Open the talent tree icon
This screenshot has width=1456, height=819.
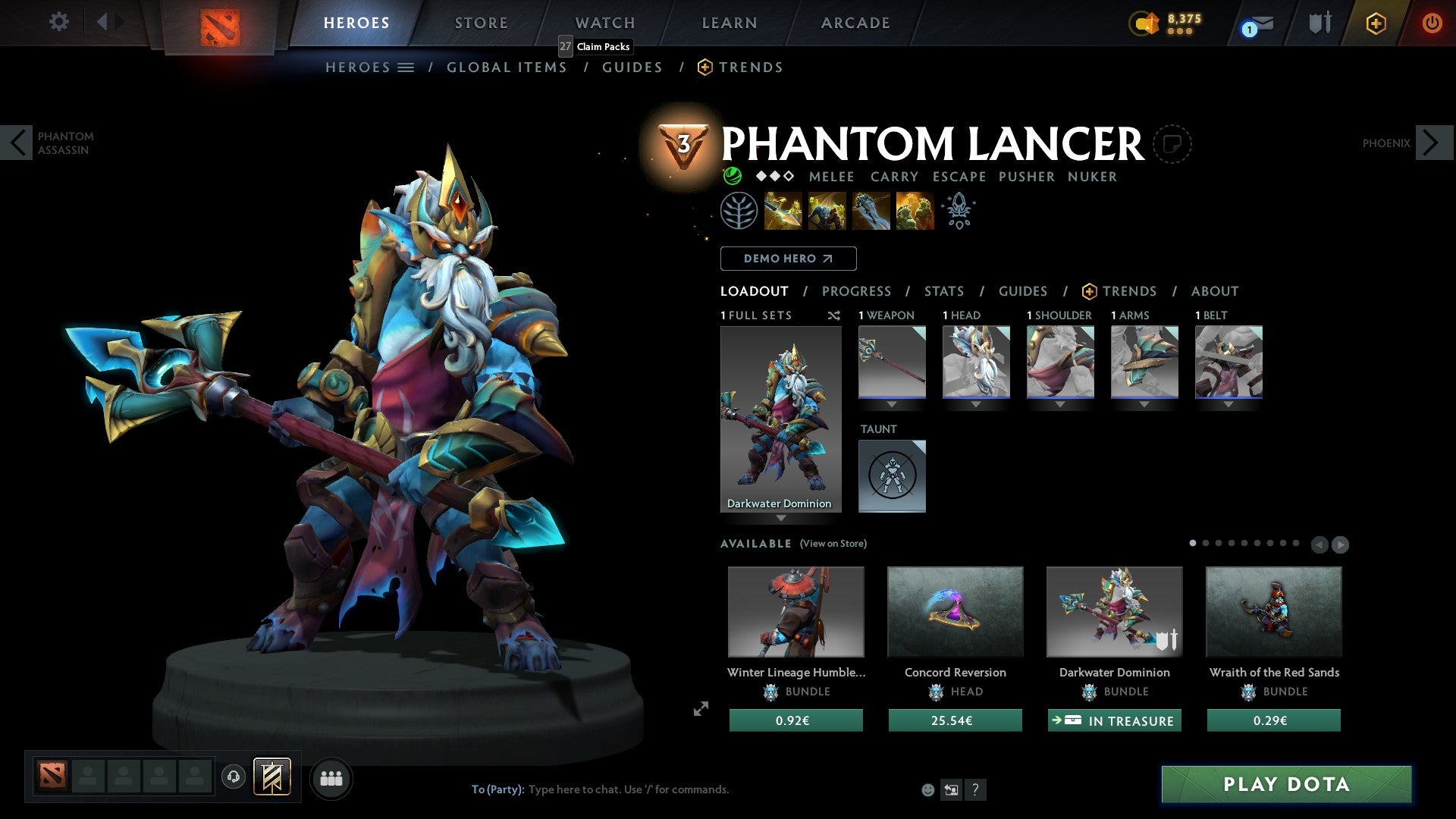click(x=739, y=210)
